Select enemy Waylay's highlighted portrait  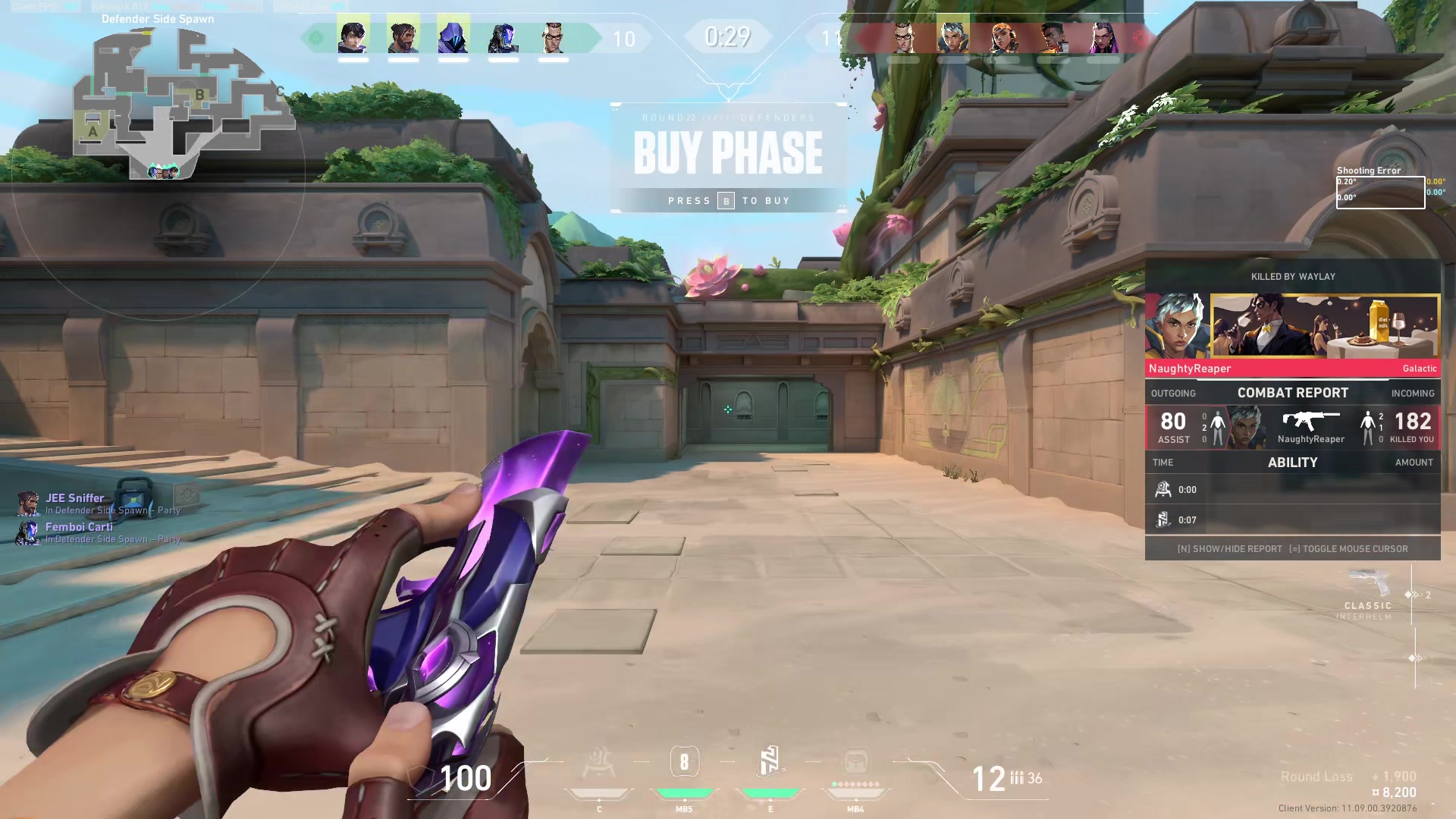pos(952,37)
